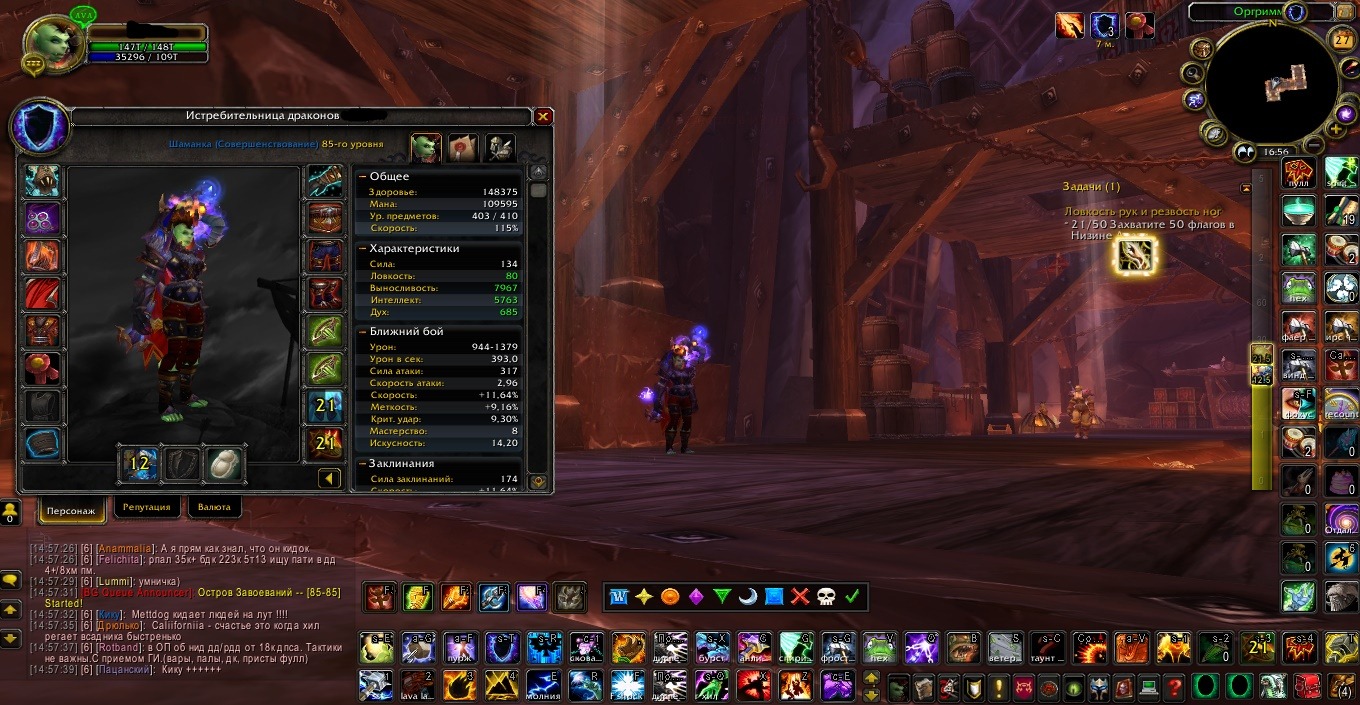The width and height of the screenshot is (1360, 705).
Task: Open the Валюта tab
Action: click(214, 507)
